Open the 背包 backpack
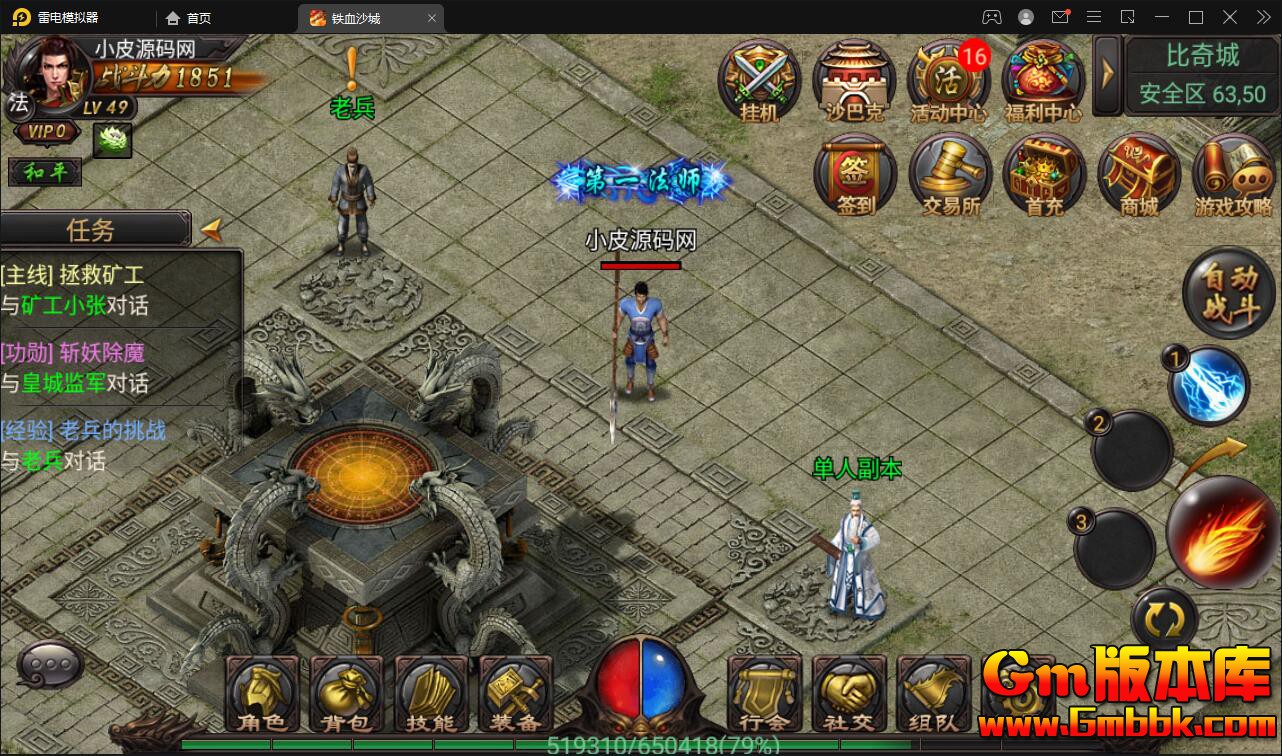The width and height of the screenshot is (1282, 756). point(346,695)
